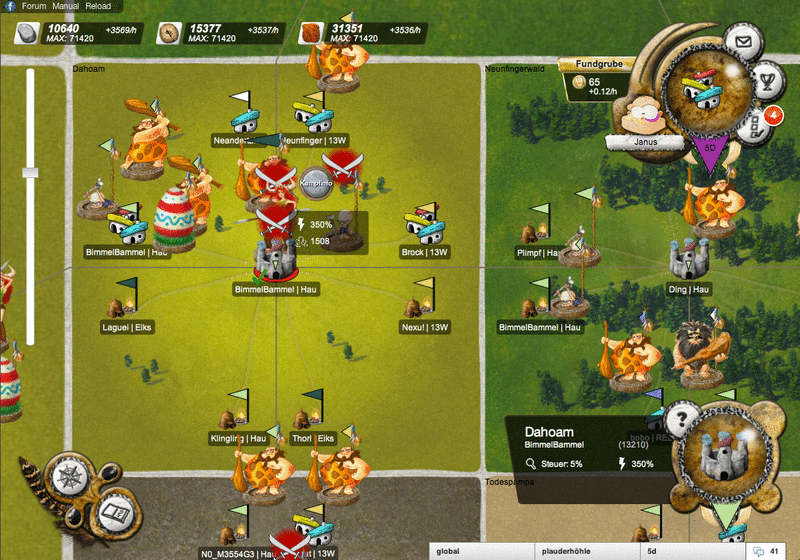Click the question mark help button

(683, 419)
